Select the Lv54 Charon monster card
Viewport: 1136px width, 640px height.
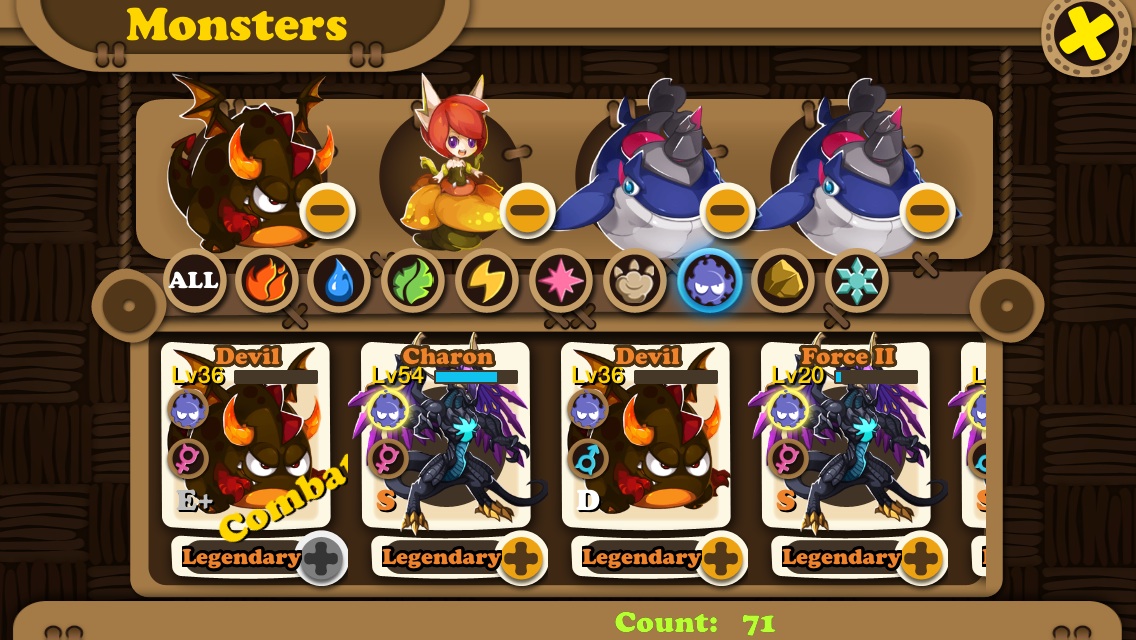(446, 435)
